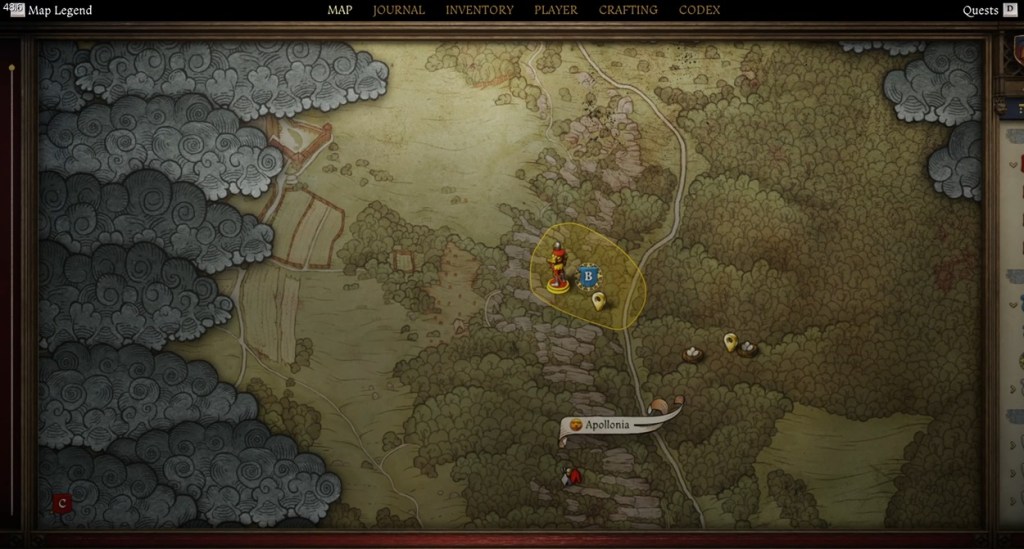This screenshot has width=1024, height=549.
Task: Switch to the Journal tab
Action: point(398,10)
